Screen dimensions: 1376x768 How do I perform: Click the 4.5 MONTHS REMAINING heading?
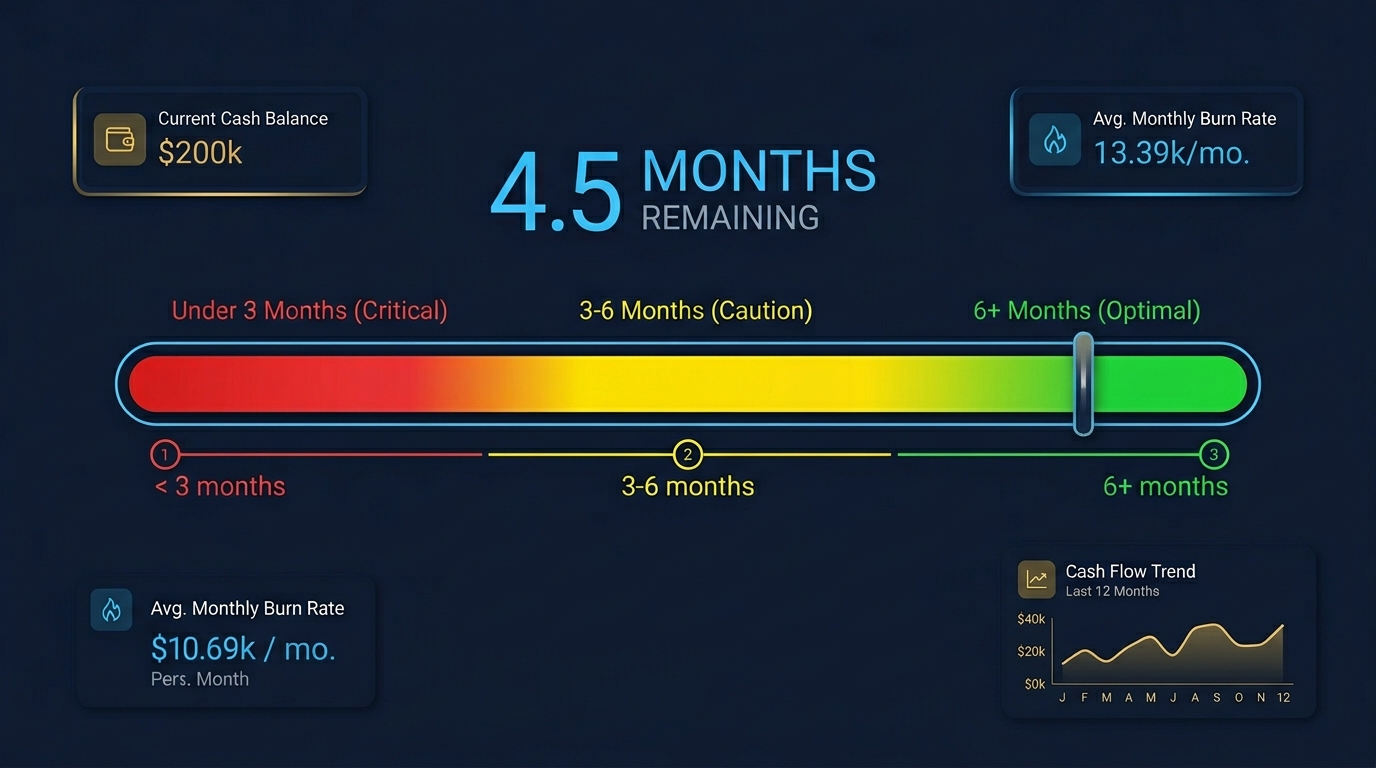click(x=683, y=190)
